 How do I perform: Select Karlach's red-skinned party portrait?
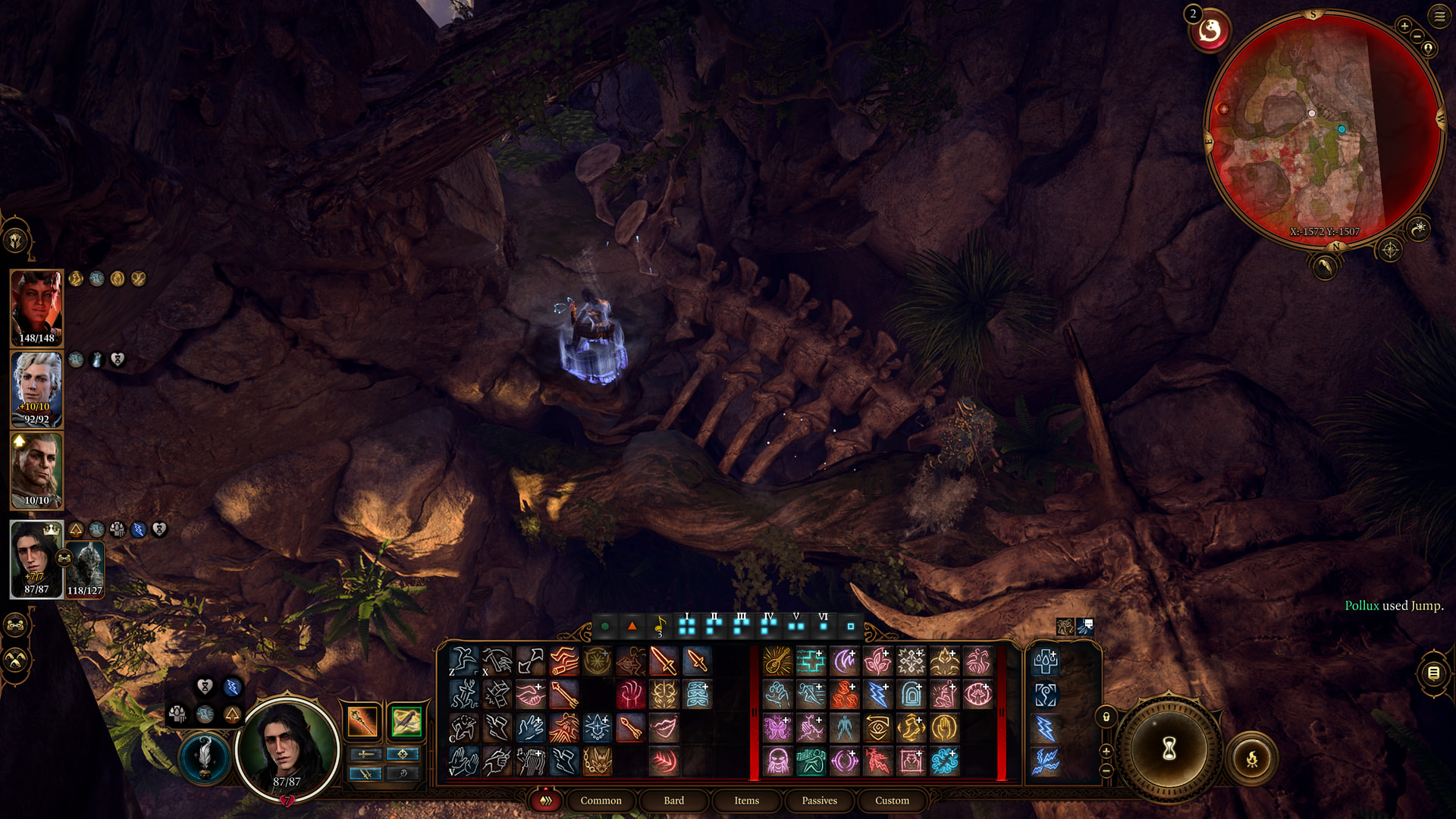(36, 307)
